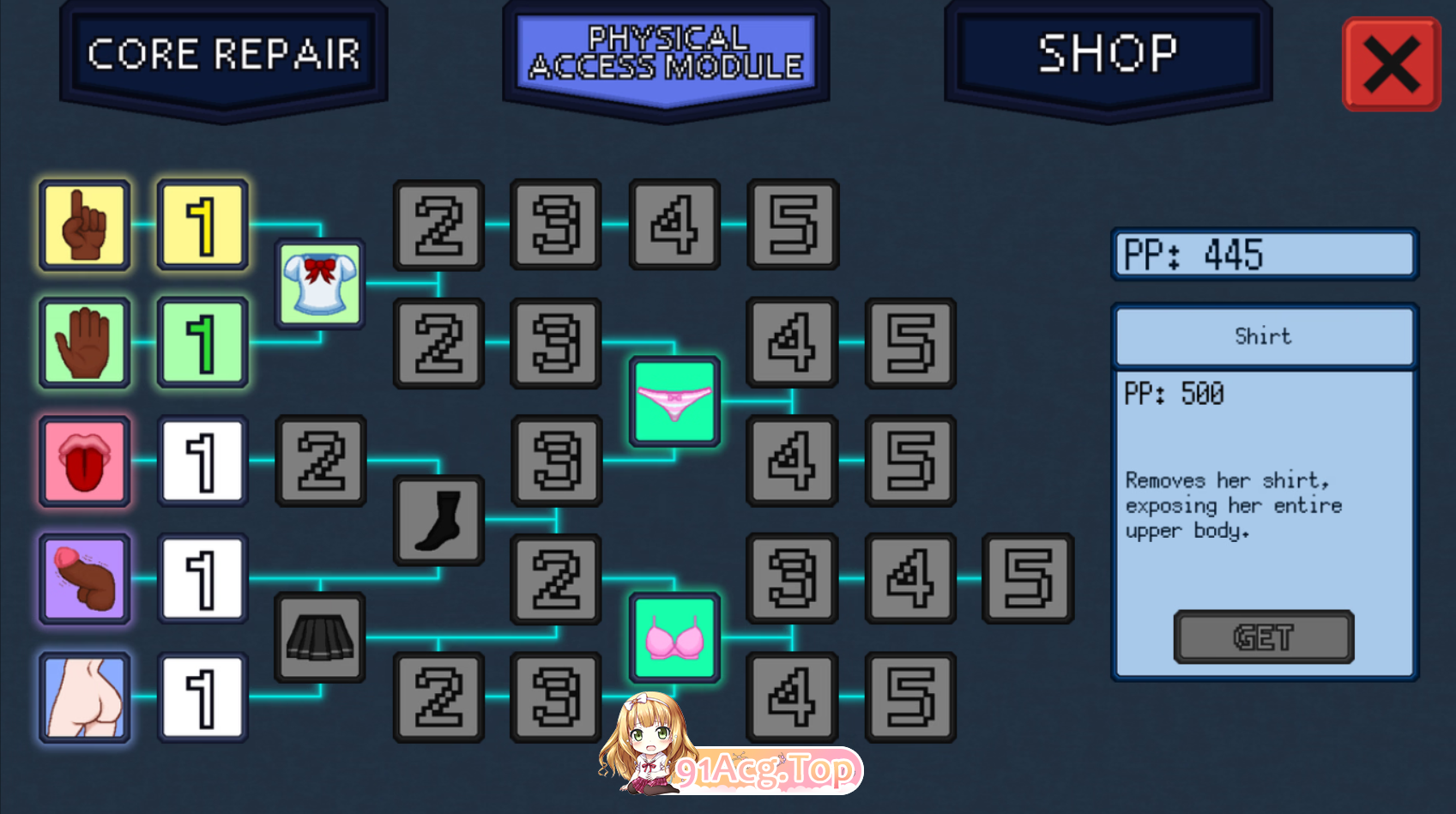Select the pointing finger skill icon
This screenshot has height=814, width=1456.
[84, 226]
